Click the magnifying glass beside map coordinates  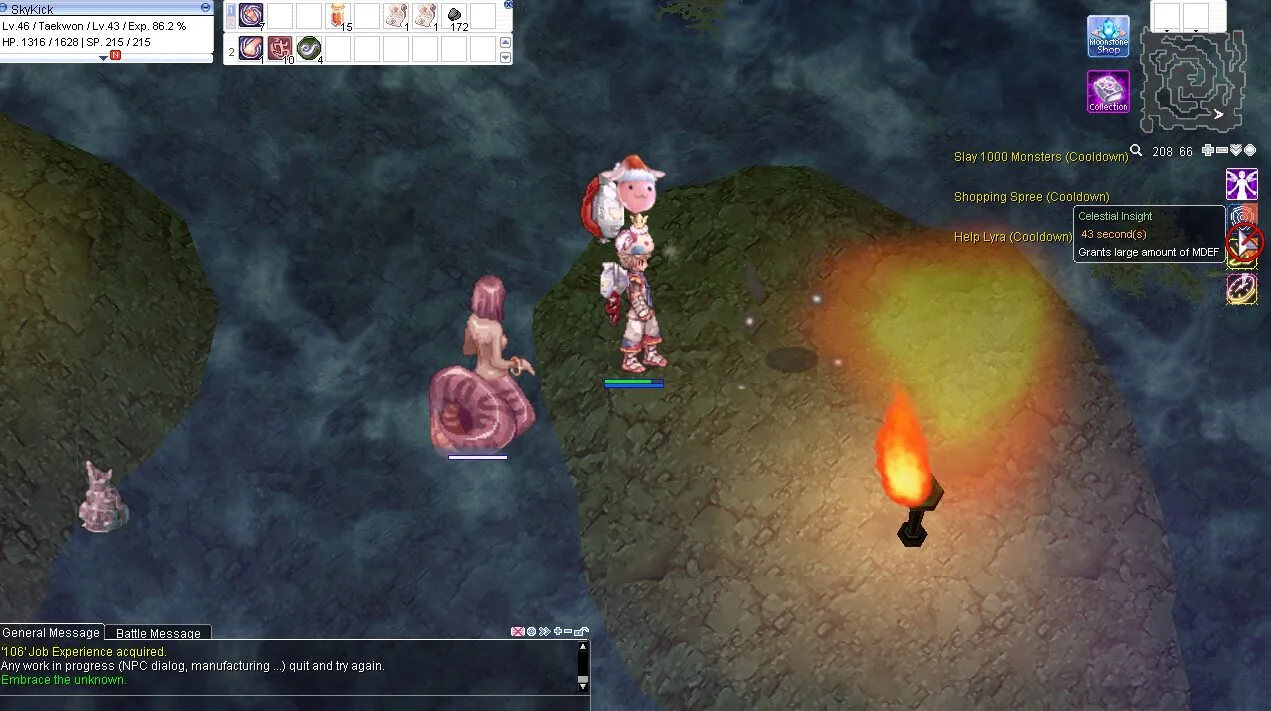tap(1136, 151)
